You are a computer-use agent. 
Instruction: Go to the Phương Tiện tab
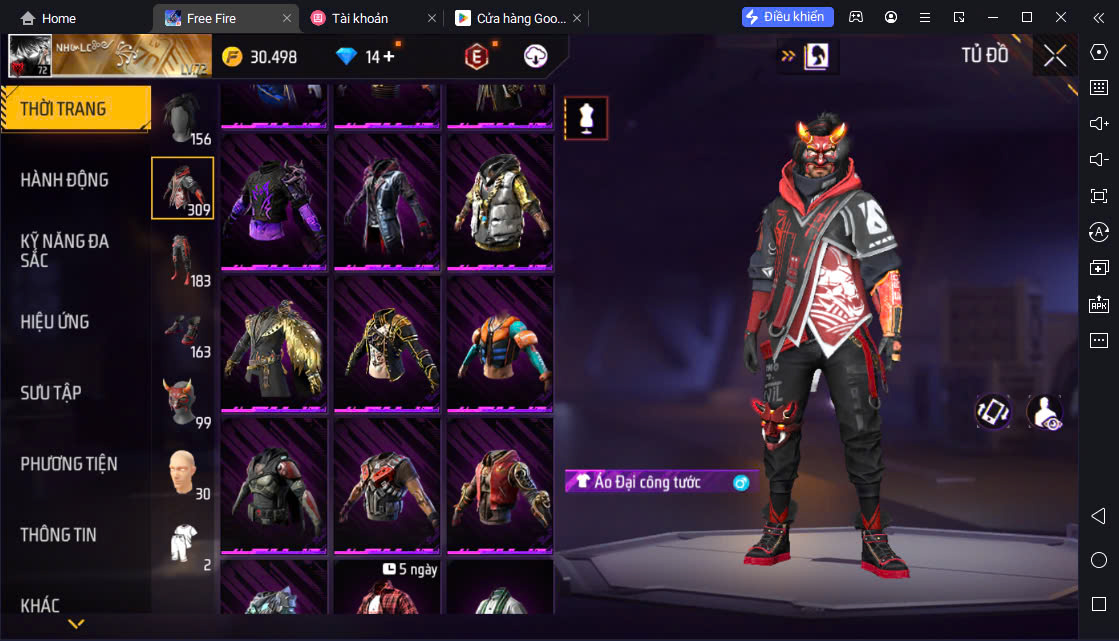69,464
